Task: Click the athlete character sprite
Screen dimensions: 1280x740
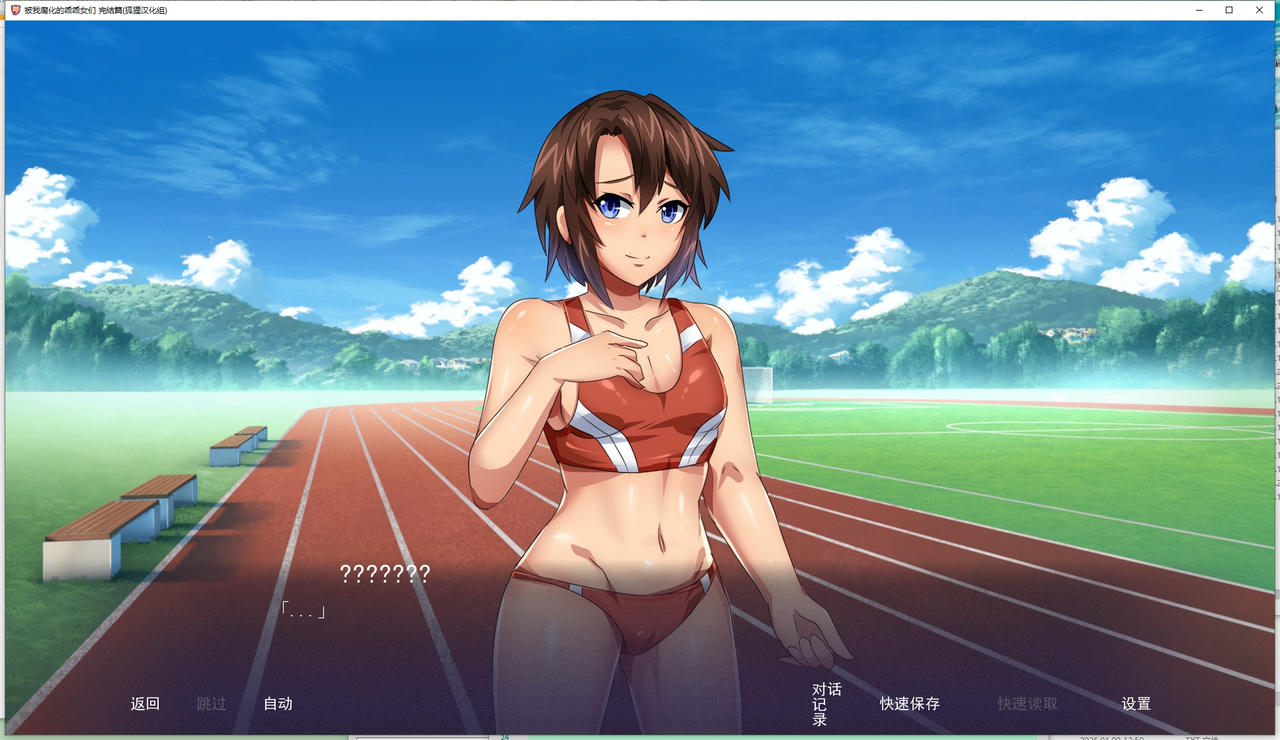Action: pos(625,400)
